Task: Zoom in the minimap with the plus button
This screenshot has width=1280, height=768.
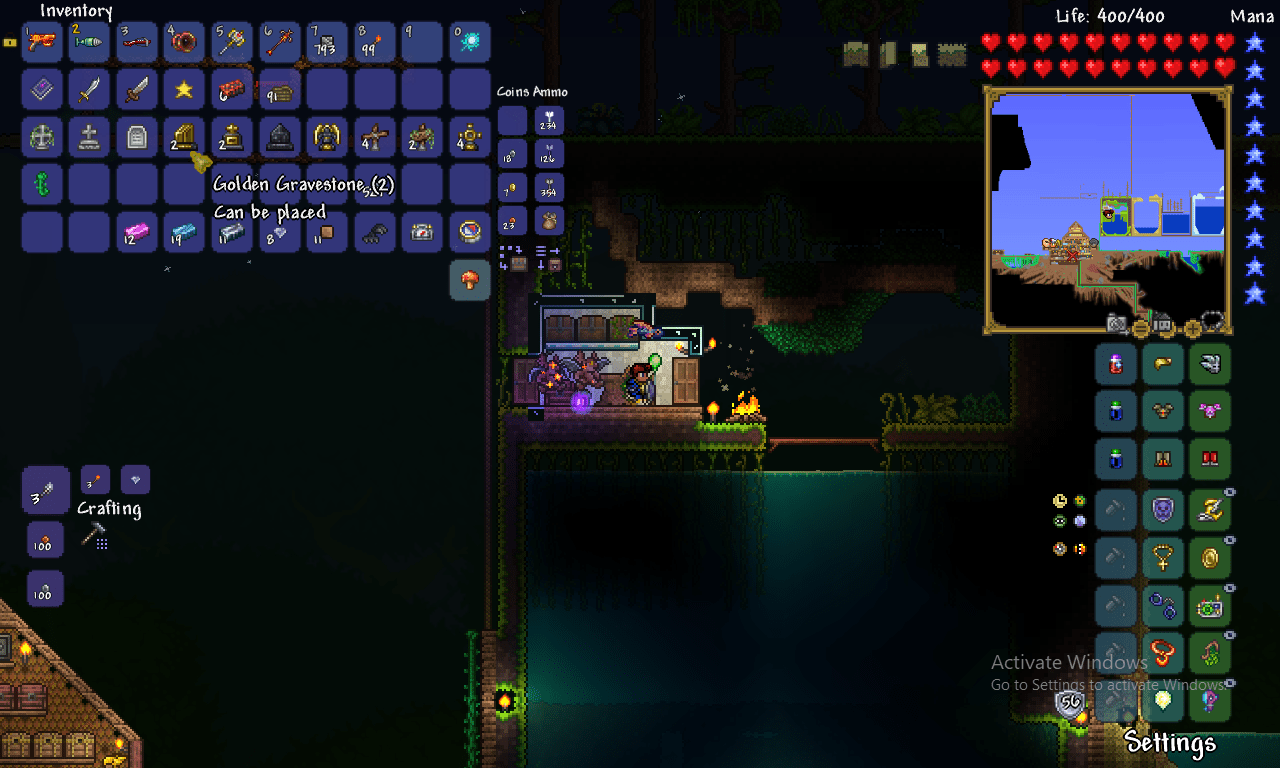Action: (1192, 327)
